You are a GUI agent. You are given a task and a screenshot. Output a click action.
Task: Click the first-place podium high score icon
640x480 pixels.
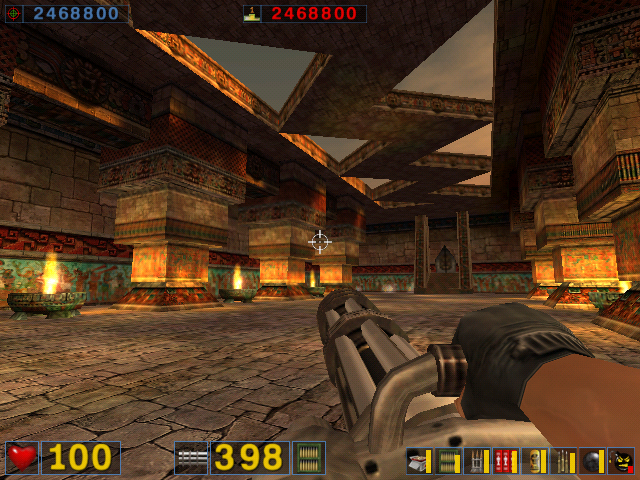[x=252, y=14]
